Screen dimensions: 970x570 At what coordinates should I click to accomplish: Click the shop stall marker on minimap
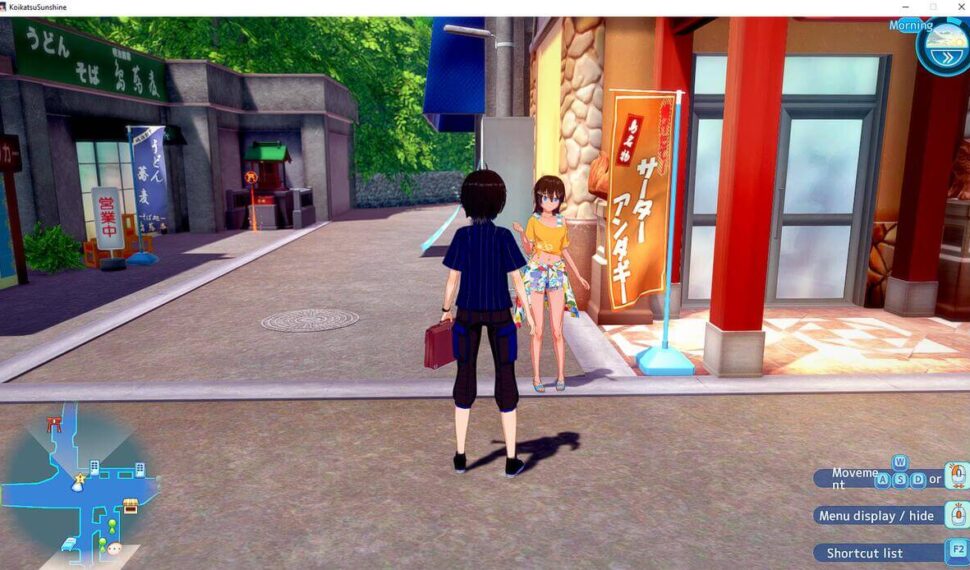pyautogui.click(x=130, y=505)
